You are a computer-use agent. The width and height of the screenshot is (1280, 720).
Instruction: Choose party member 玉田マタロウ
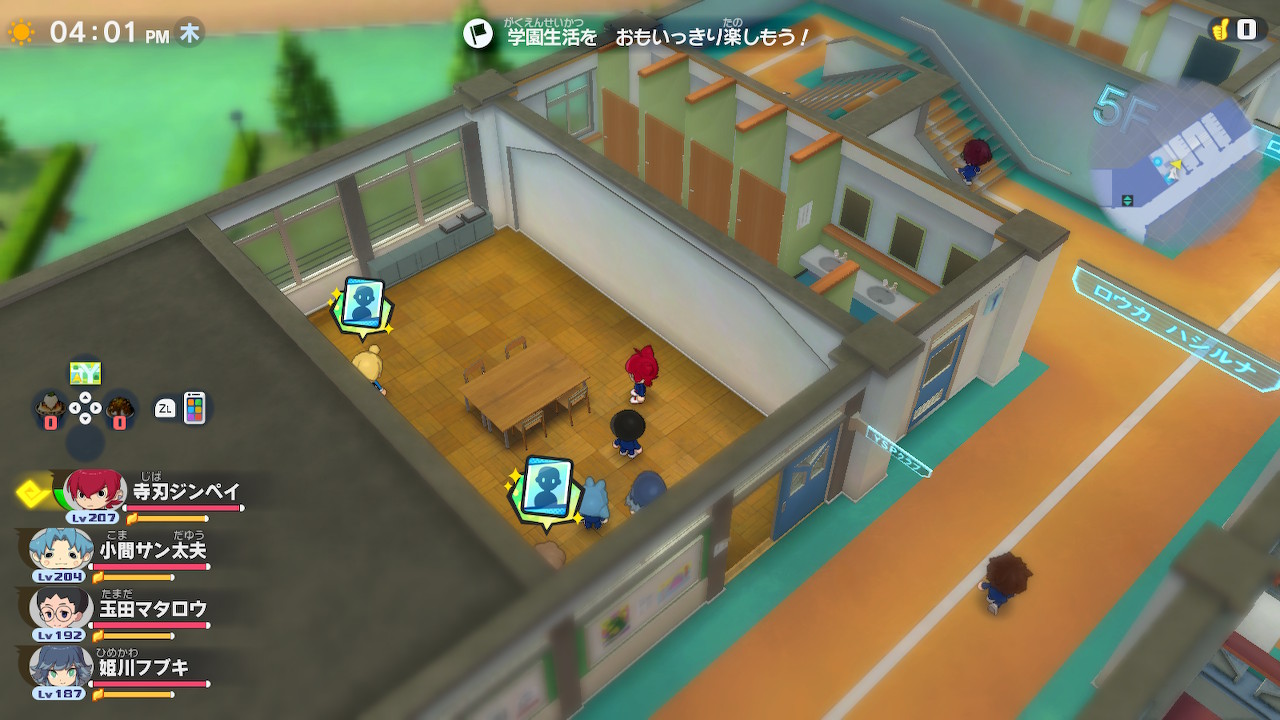click(x=62, y=608)
